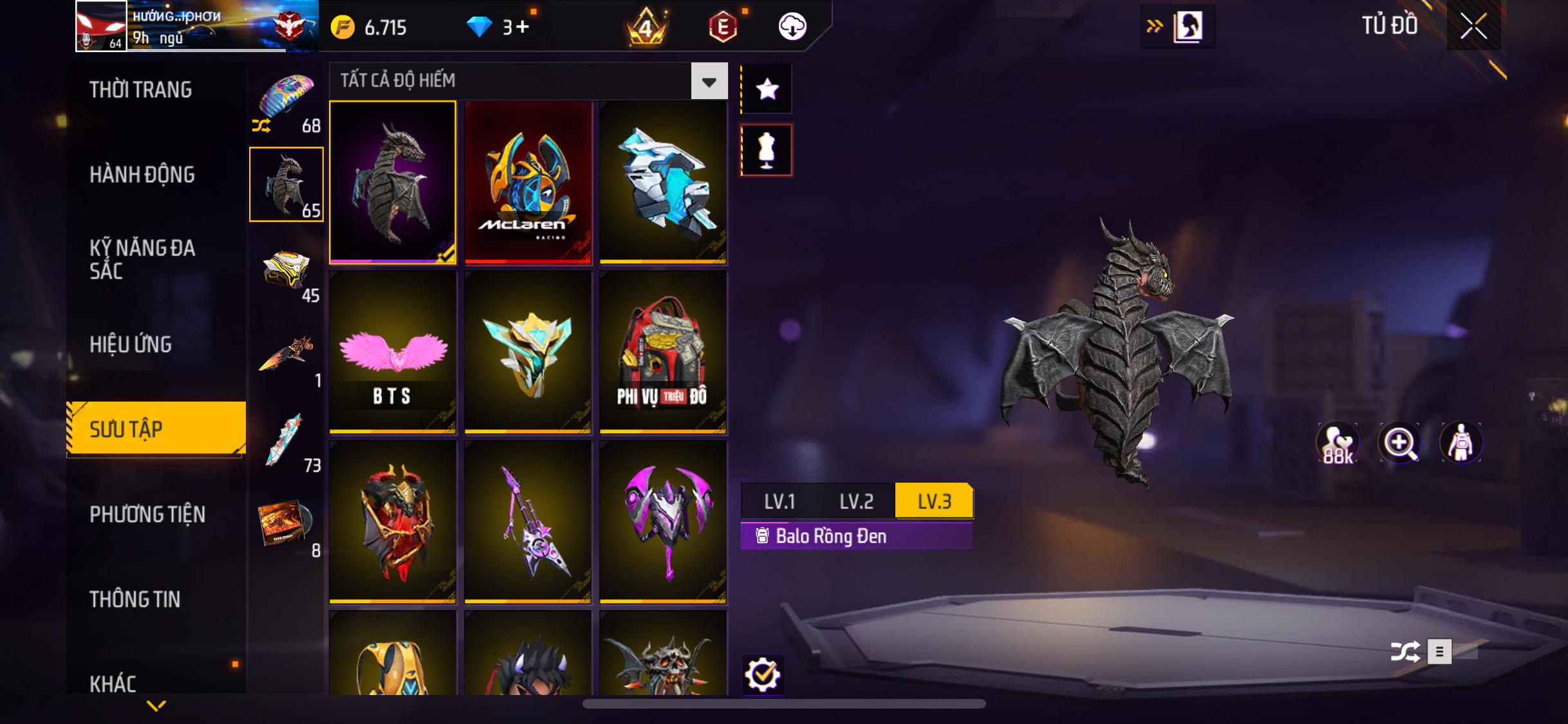Open Kỹ Năng Đa Sắc section
1568x724 pixels.
coord(142,259)
